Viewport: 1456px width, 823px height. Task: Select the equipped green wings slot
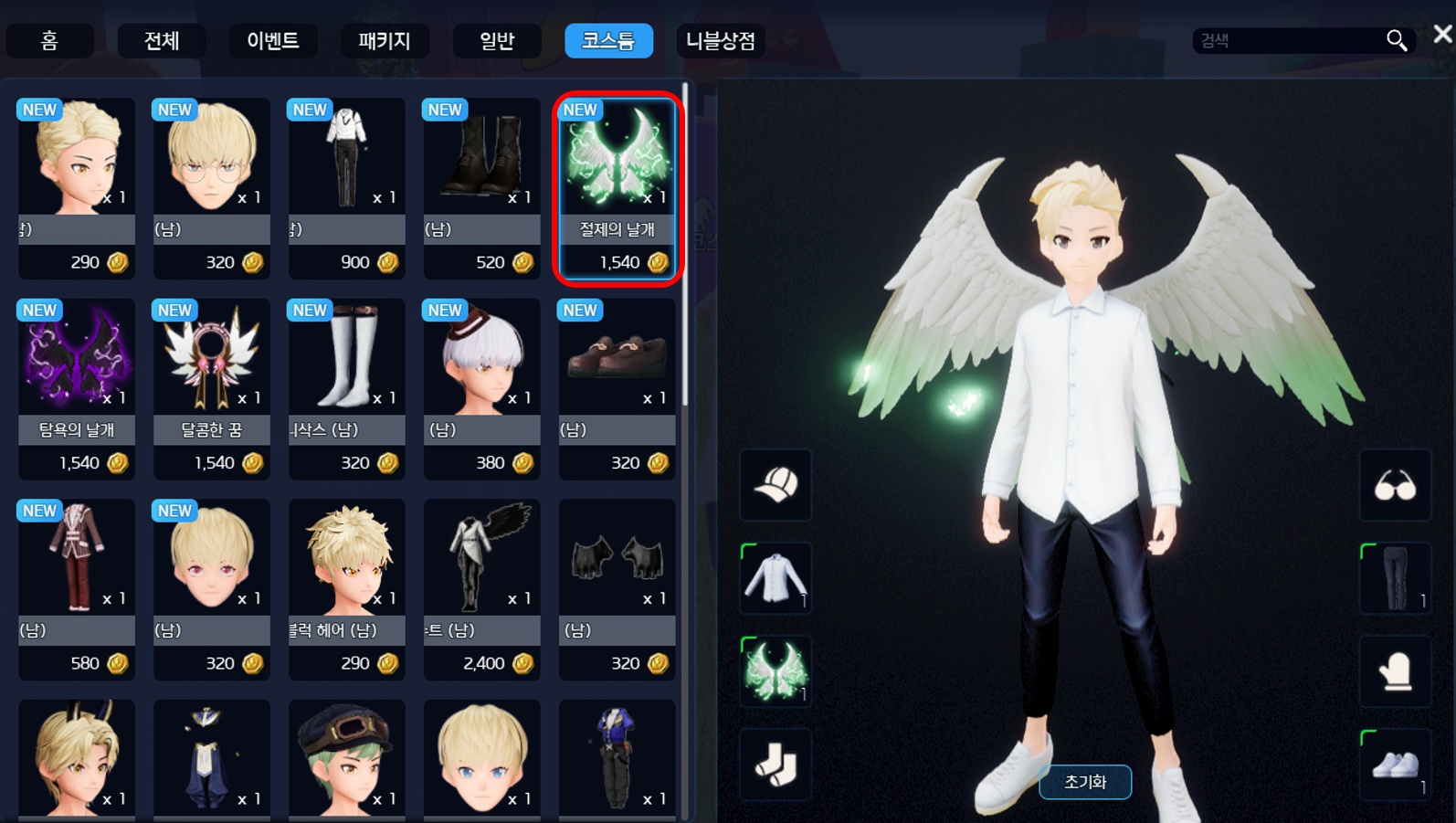[775, 671]
